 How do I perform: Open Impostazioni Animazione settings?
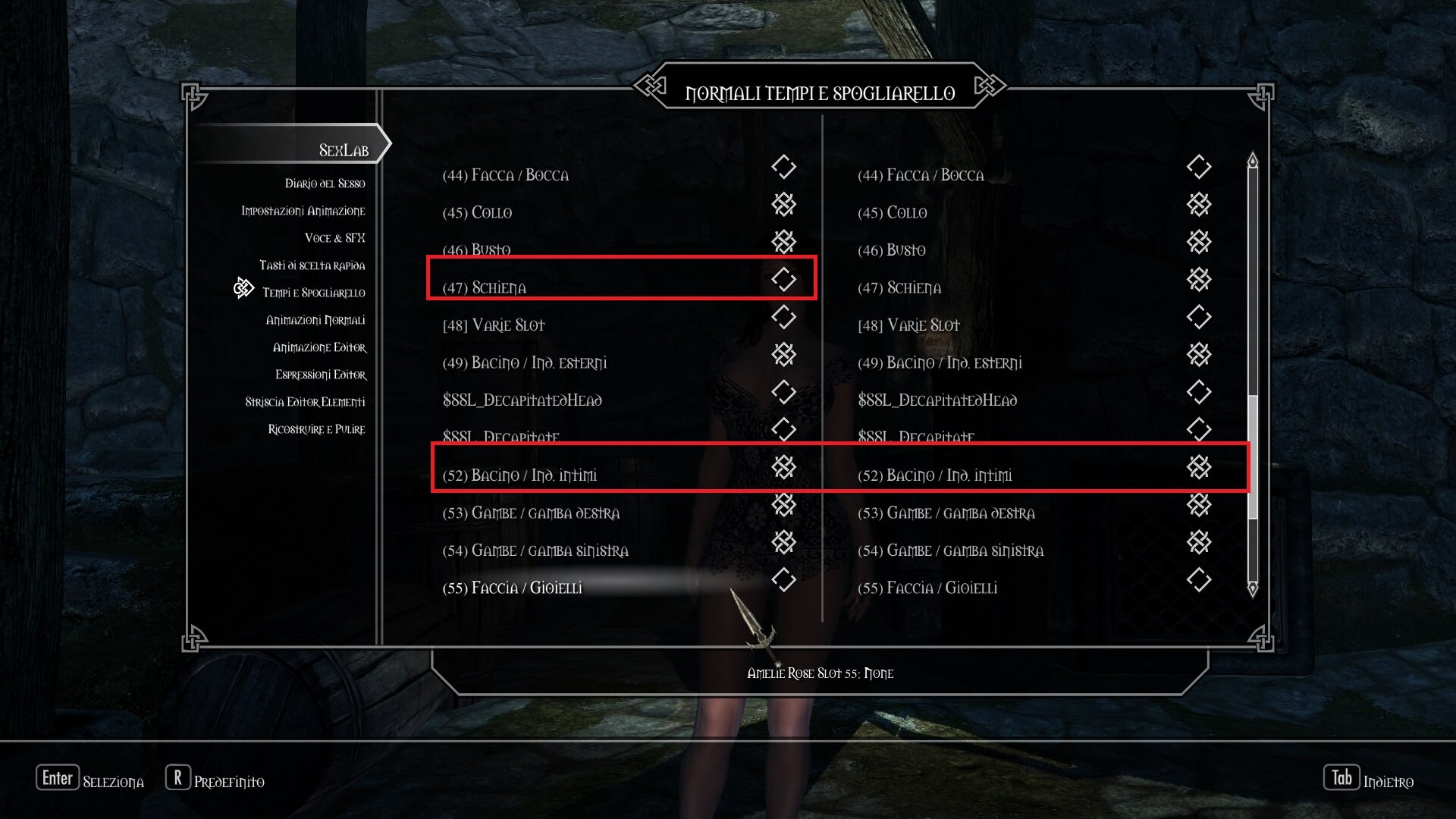coord(303,211)
